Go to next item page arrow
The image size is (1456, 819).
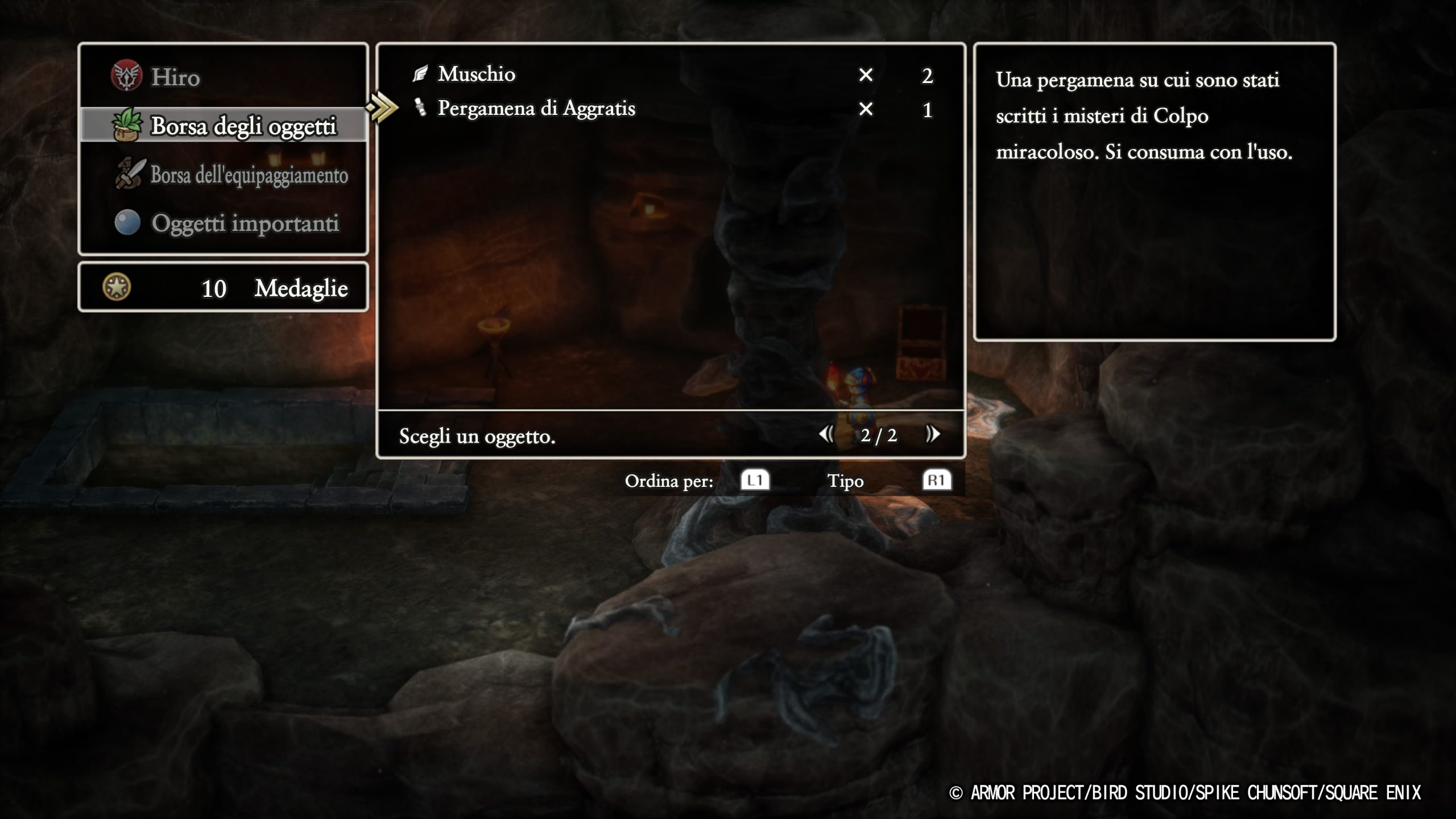coord(933,435)
